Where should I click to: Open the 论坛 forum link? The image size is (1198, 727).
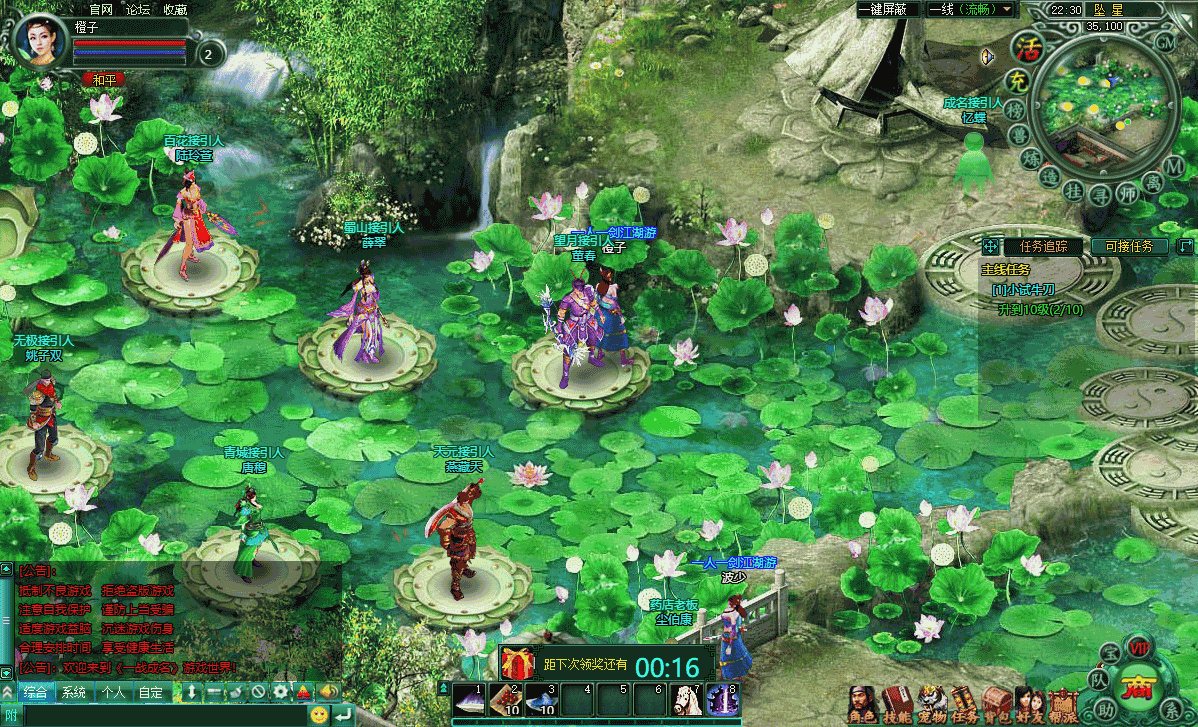137,9
